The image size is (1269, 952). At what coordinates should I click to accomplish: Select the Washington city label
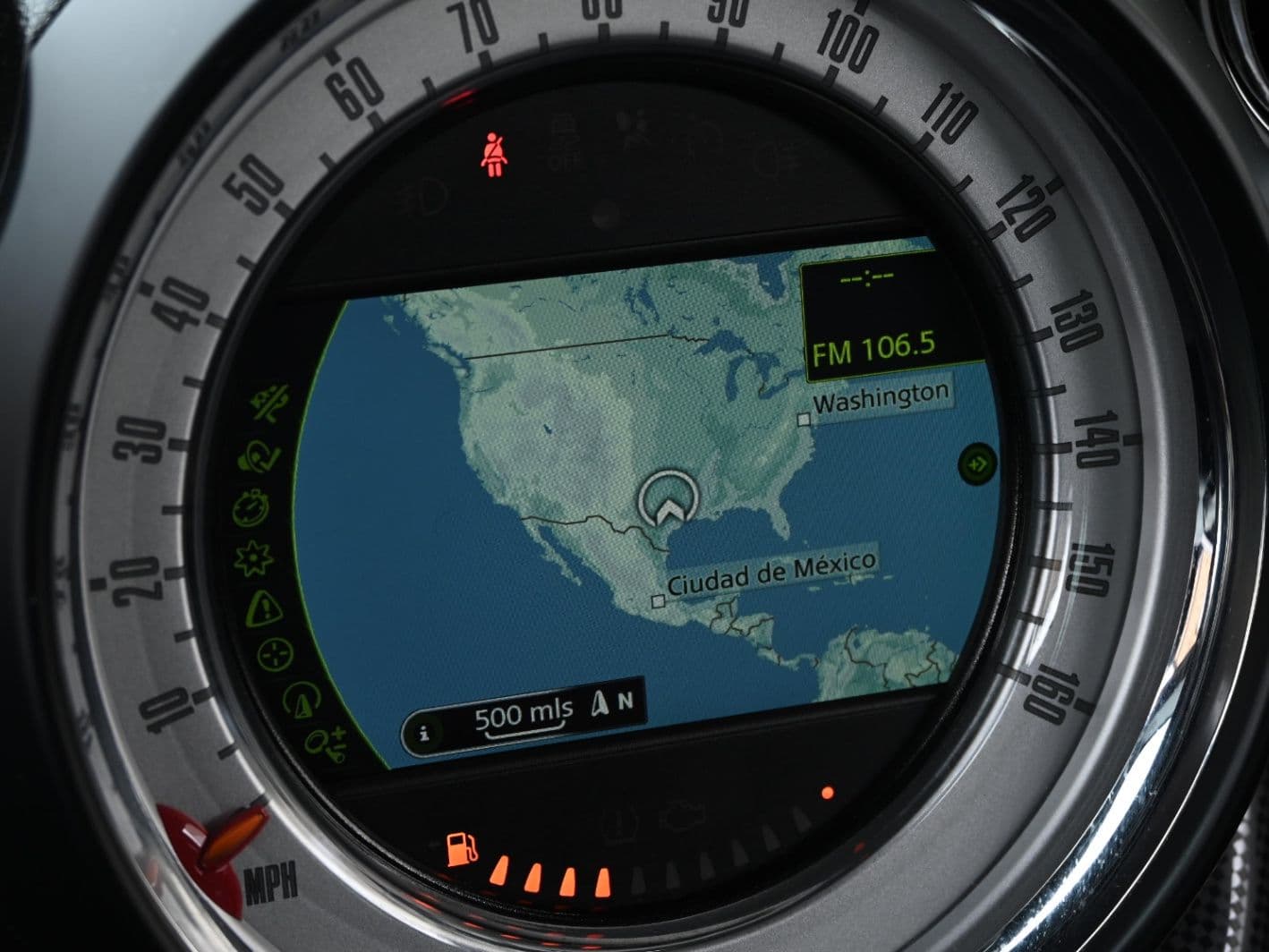point(880,396)
